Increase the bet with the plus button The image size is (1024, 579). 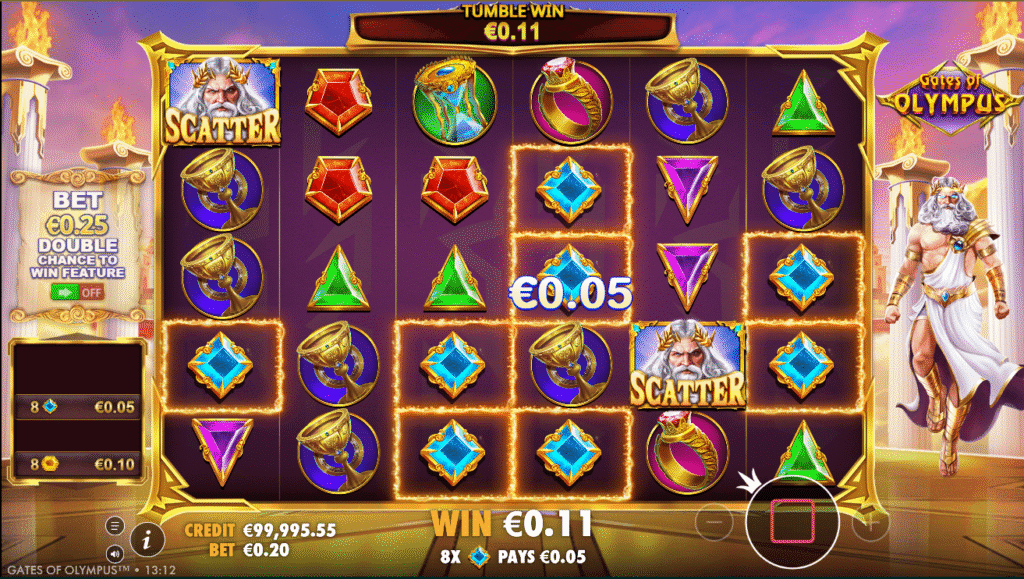tap(870, 522)
